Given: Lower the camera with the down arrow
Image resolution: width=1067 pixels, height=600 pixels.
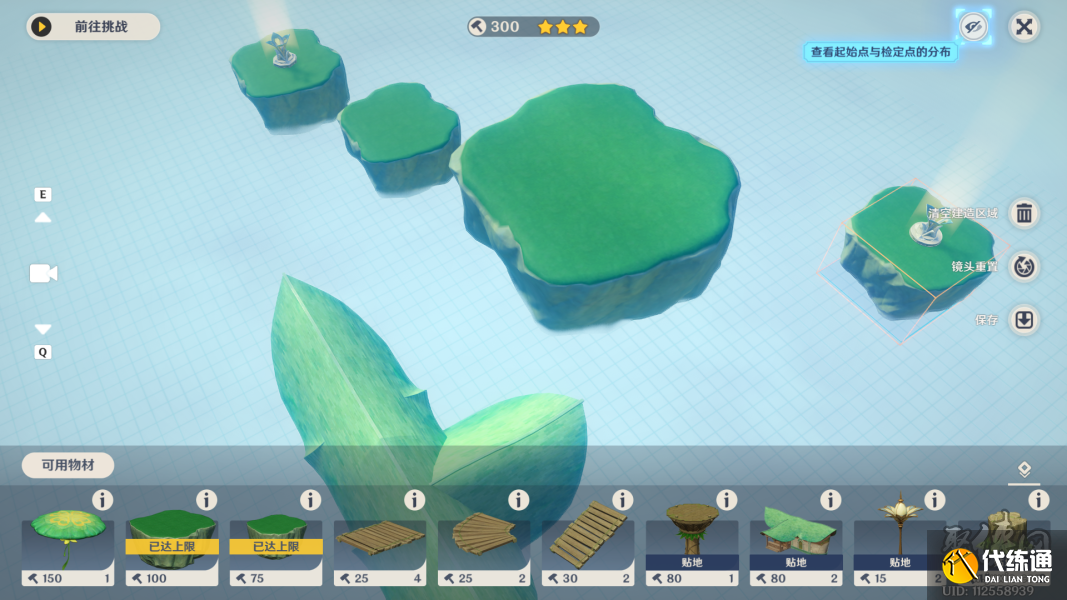Looking at the screenshot, I should (43, 329).
